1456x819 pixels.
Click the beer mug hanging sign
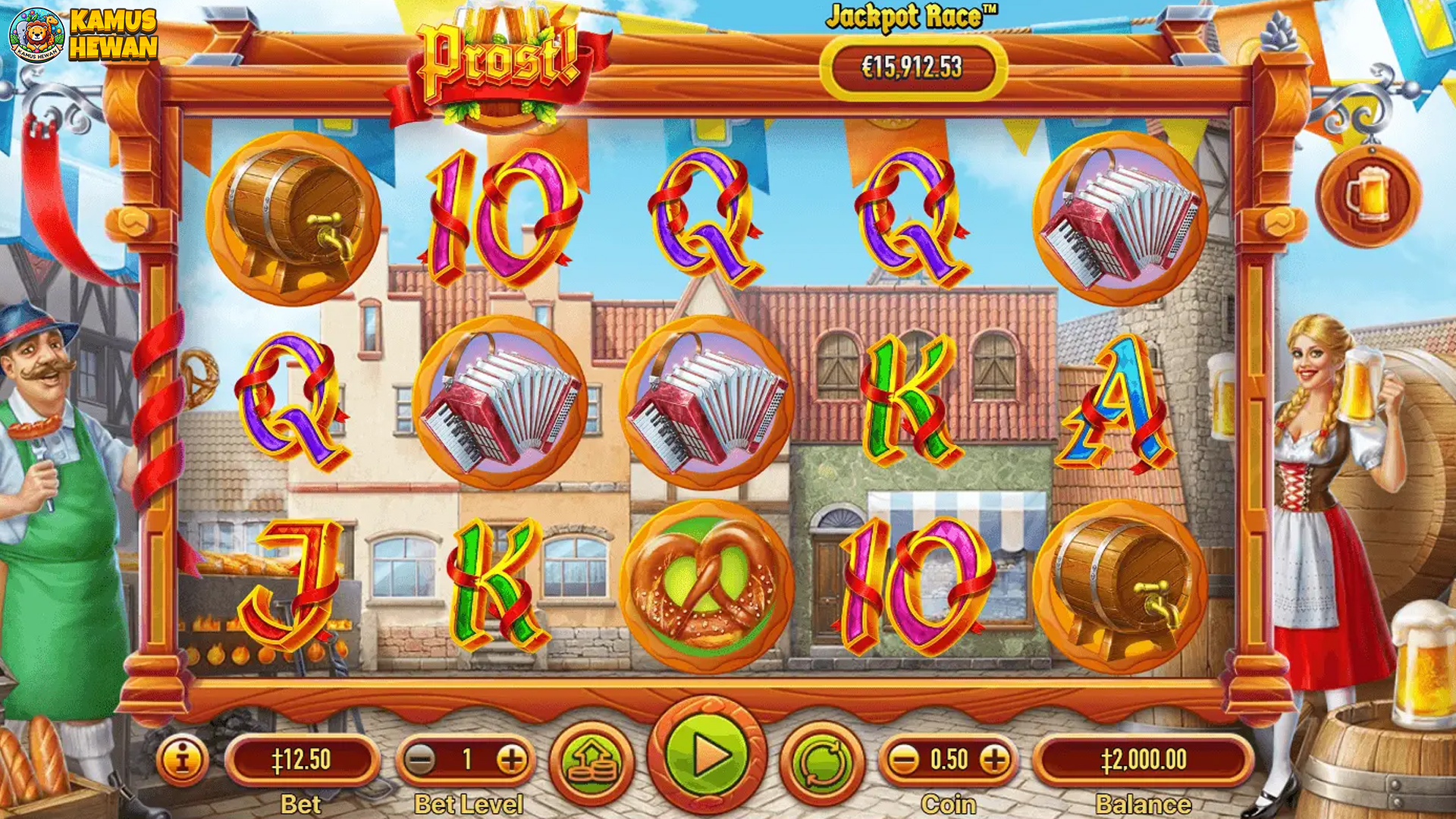click(1368, 195)
